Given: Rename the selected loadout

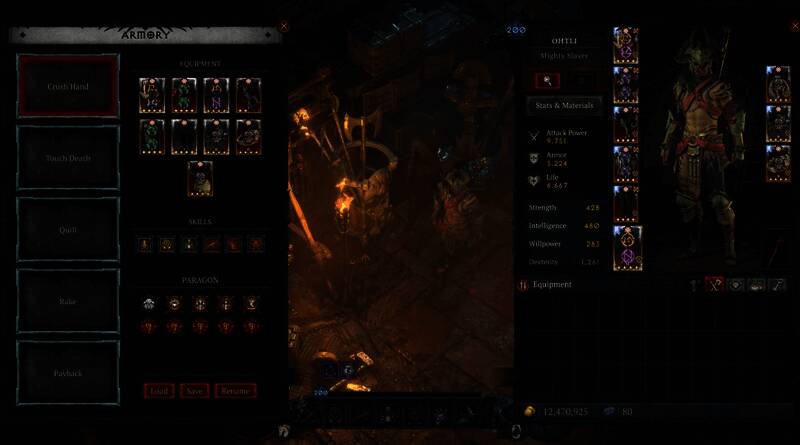Looking at the screenshot, I should click(235, 391).
